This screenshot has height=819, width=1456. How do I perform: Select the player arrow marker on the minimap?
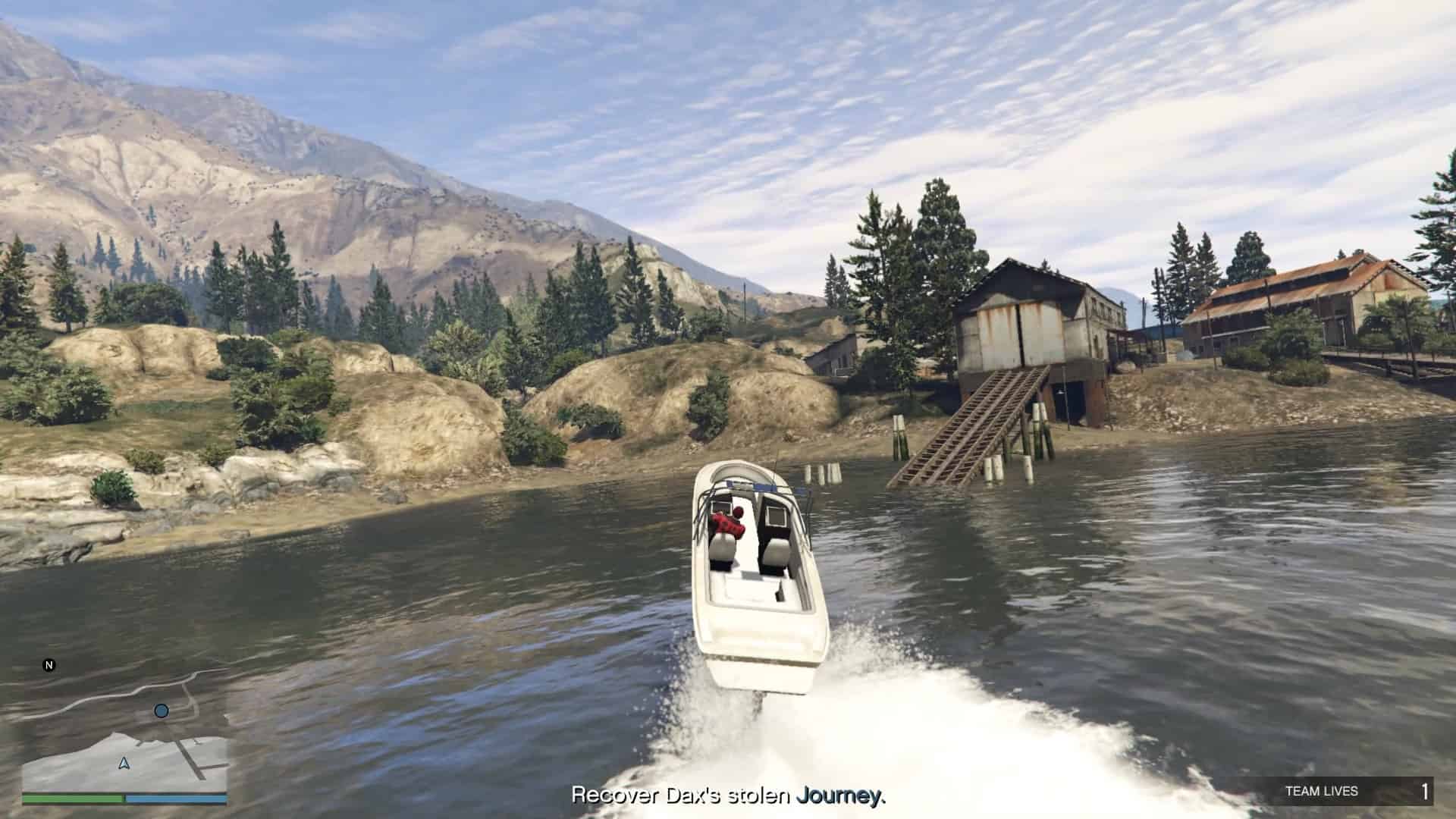click(x=124, y=763)
